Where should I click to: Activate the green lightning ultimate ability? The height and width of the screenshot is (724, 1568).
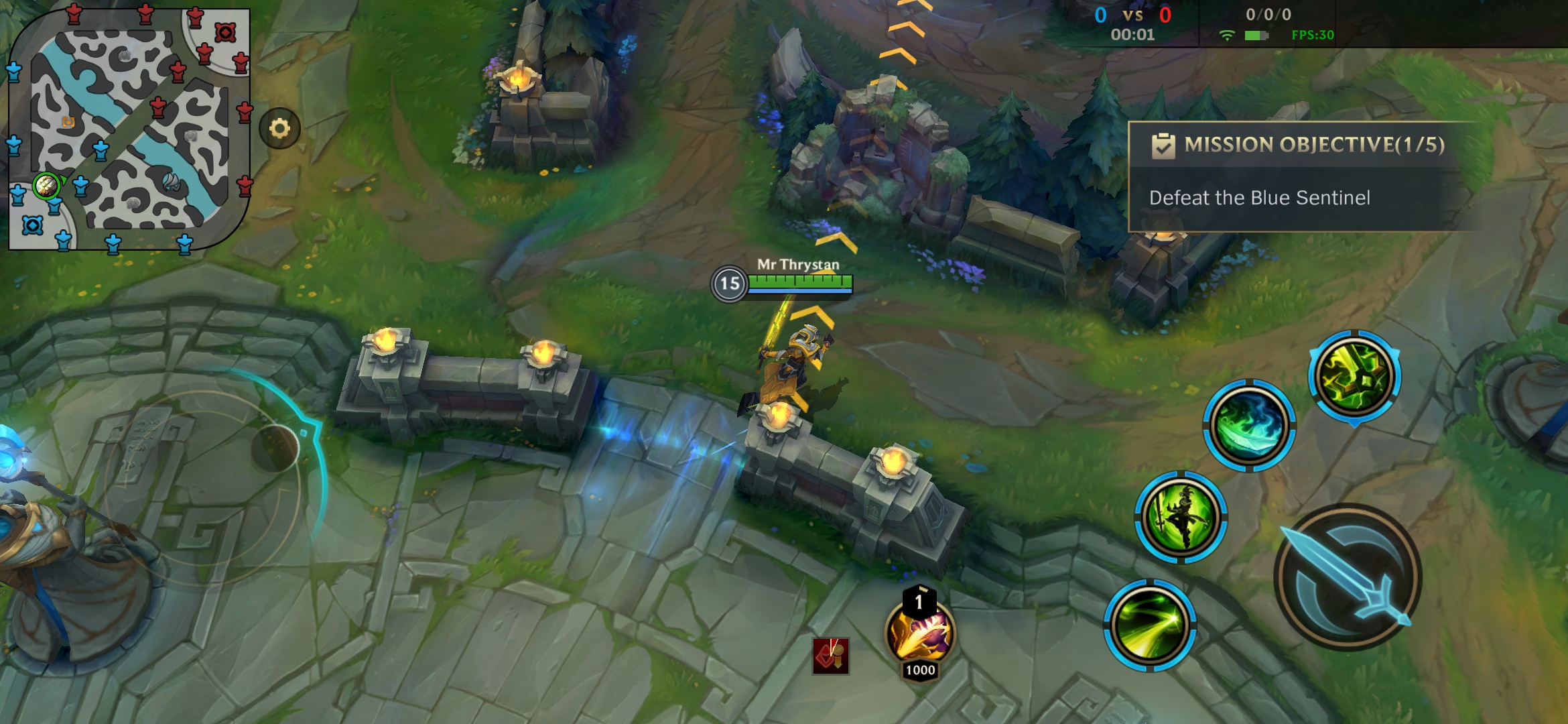click(x=1354, y=376)
